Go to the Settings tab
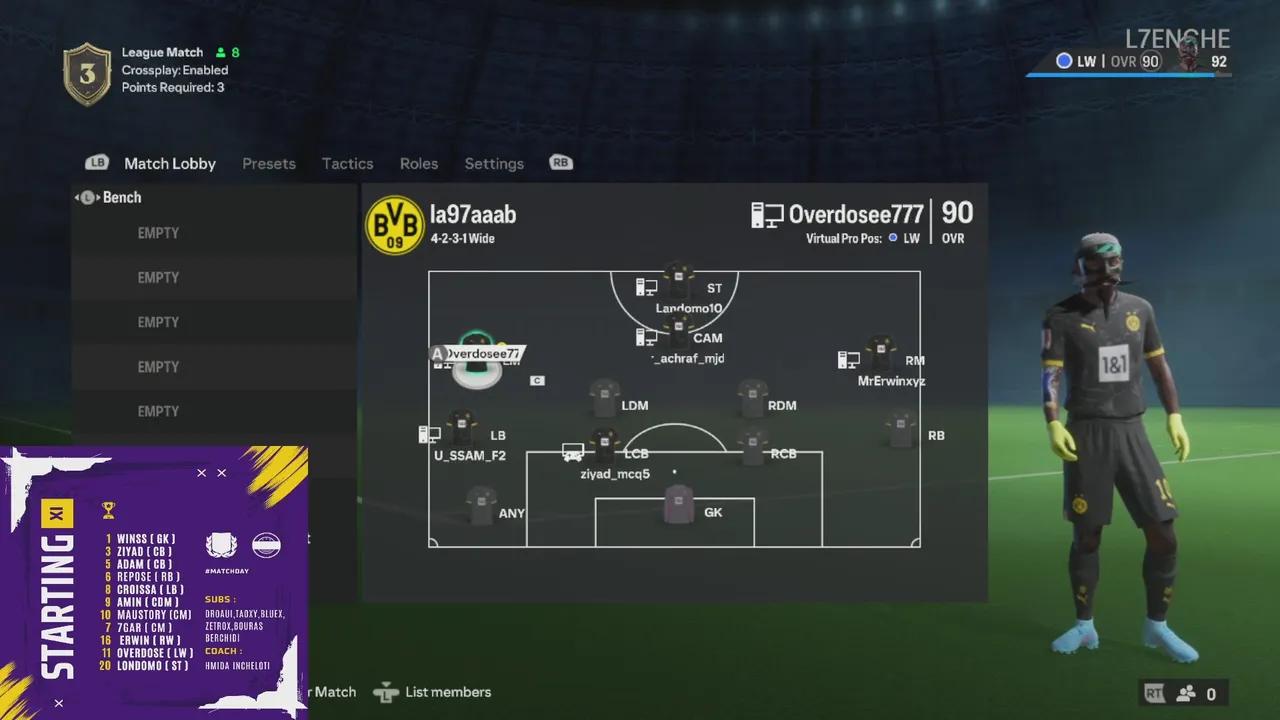The image size is (1280, 720). [494, 164]
